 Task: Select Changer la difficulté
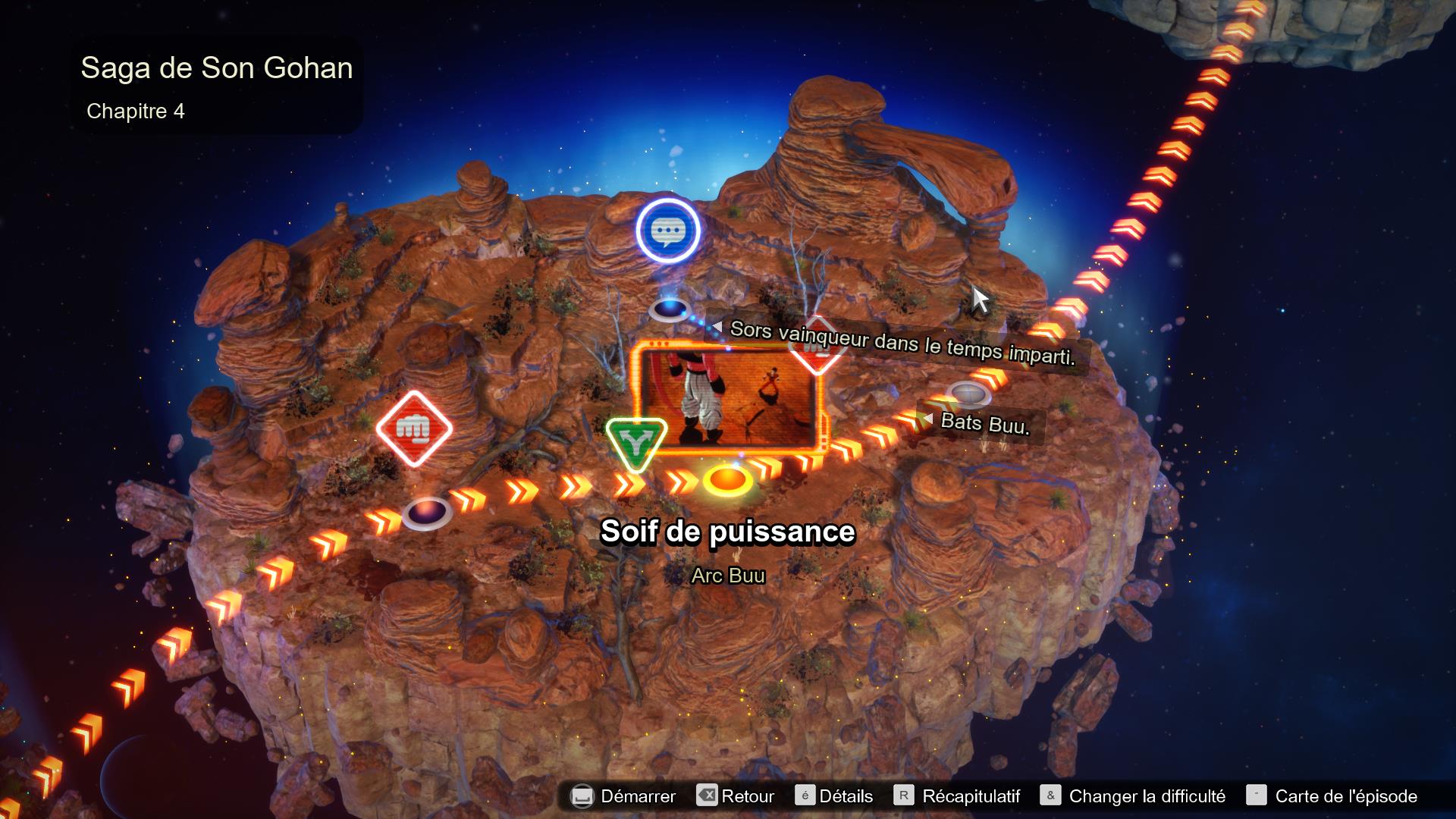[x=1147, y=796]
